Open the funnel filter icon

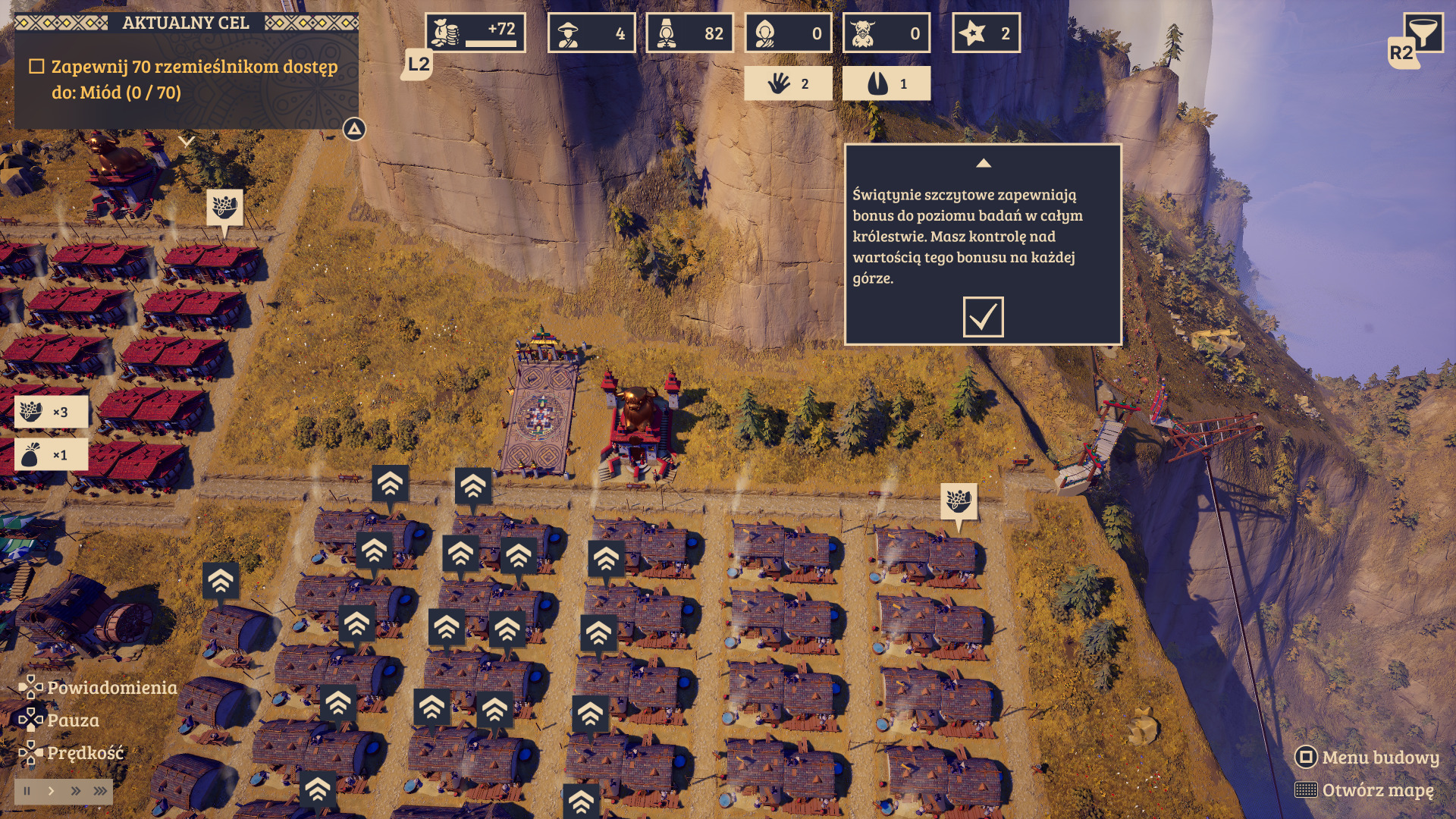coord(1423,32)
